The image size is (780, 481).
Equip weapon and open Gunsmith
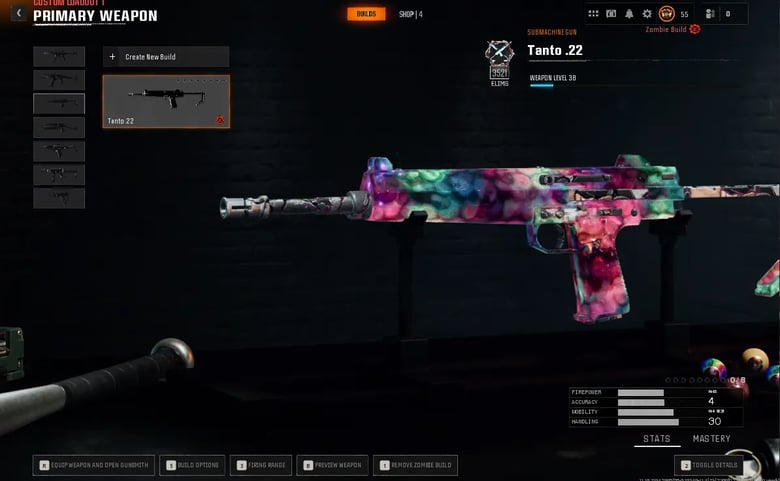[x=94, y=465]
